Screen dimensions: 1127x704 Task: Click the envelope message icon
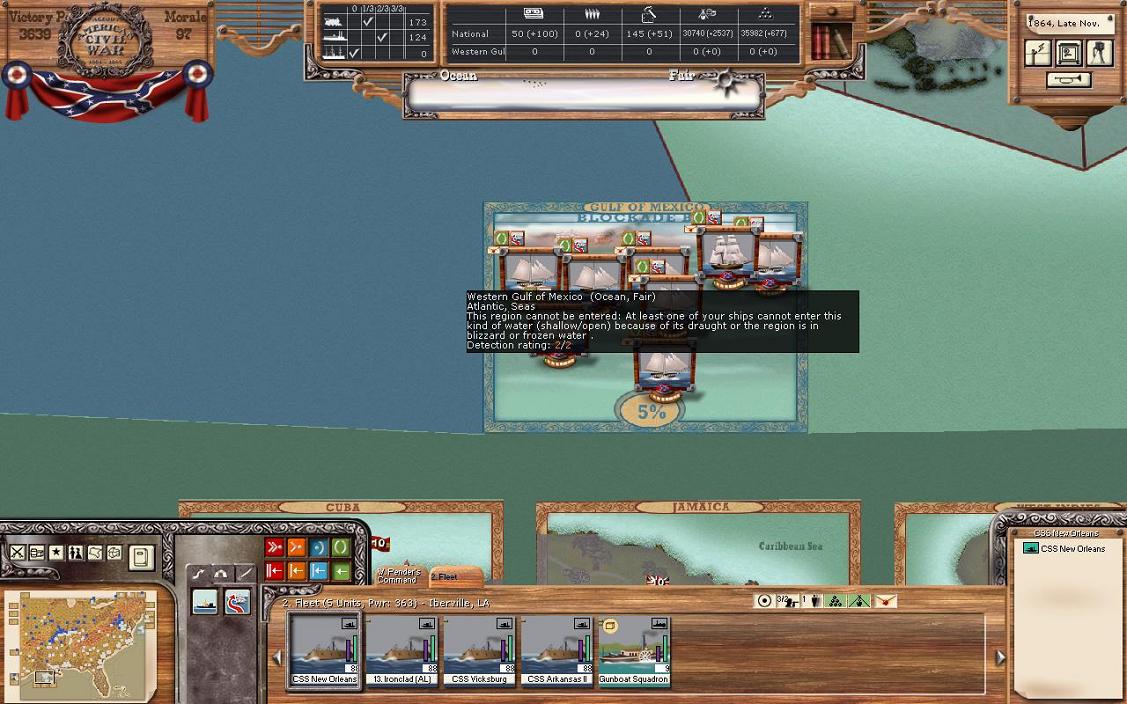click(885, 601)
